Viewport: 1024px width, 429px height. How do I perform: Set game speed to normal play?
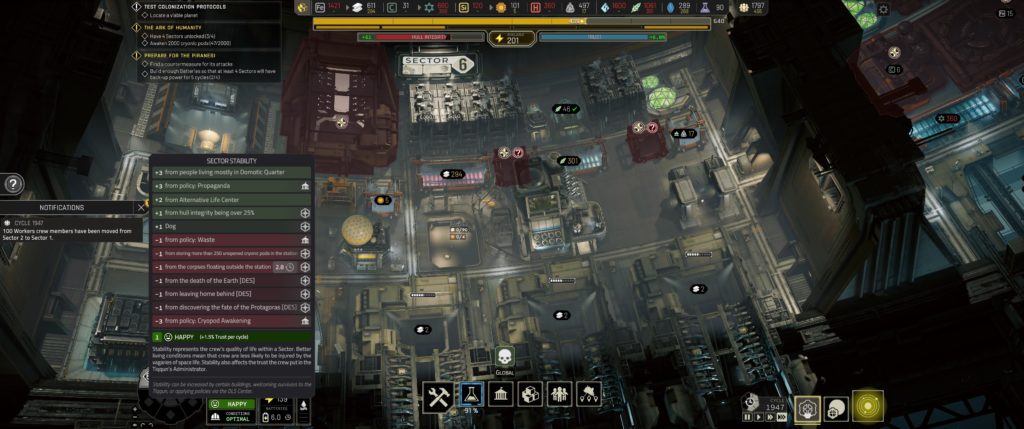(x=758, y=417)
